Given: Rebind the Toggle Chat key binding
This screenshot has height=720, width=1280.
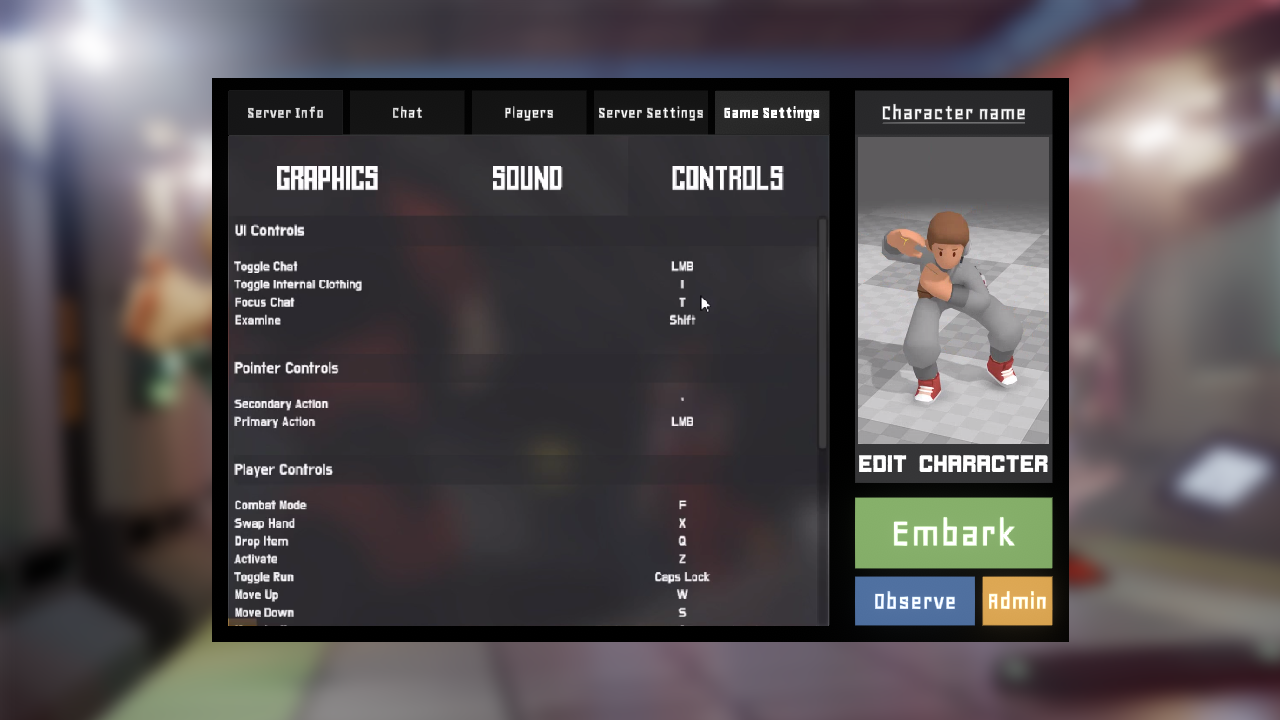Looking at the screenshot, I should (x=682, y=267).
